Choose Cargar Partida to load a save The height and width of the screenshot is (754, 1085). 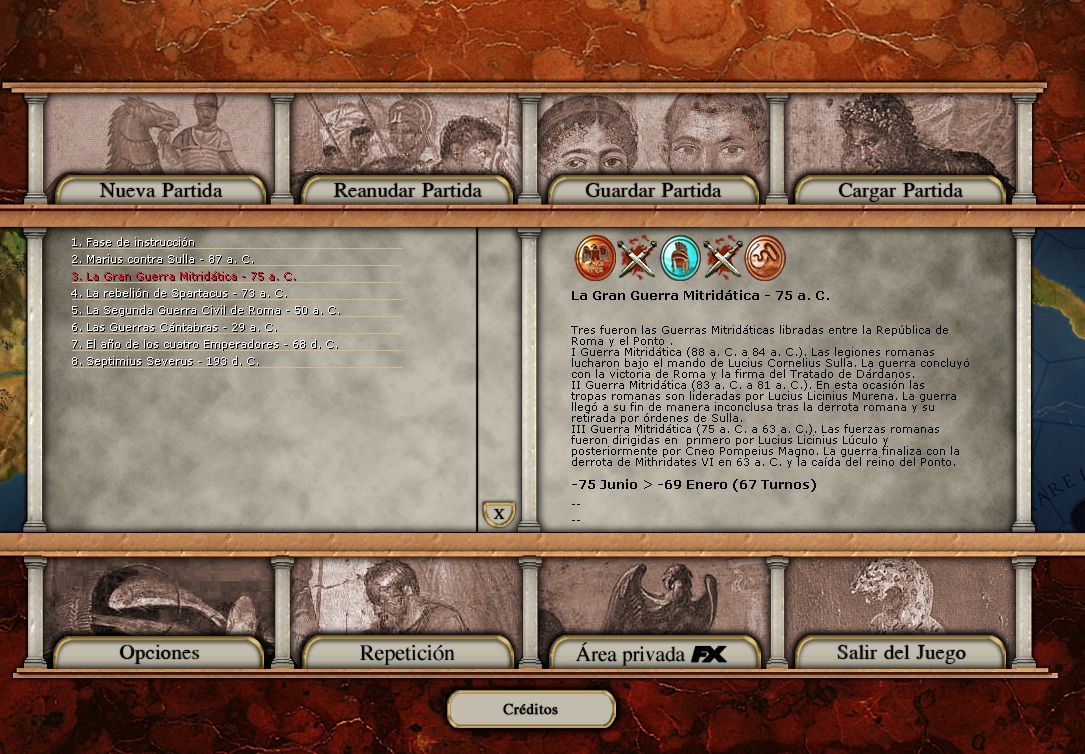pyautogui.click(x=900, y=190)
